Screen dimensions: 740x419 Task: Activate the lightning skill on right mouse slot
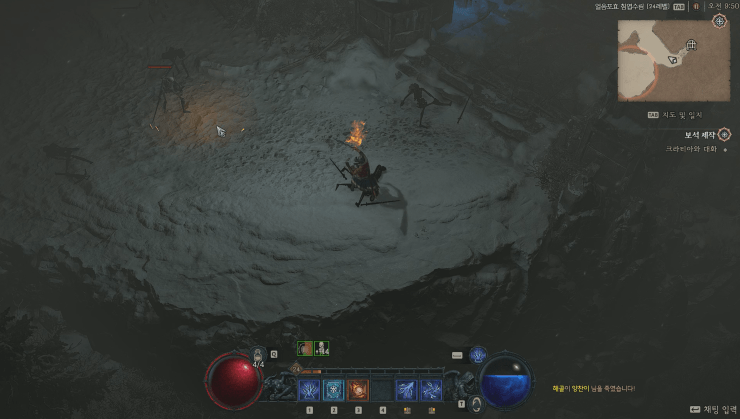[x=431, y=389]
